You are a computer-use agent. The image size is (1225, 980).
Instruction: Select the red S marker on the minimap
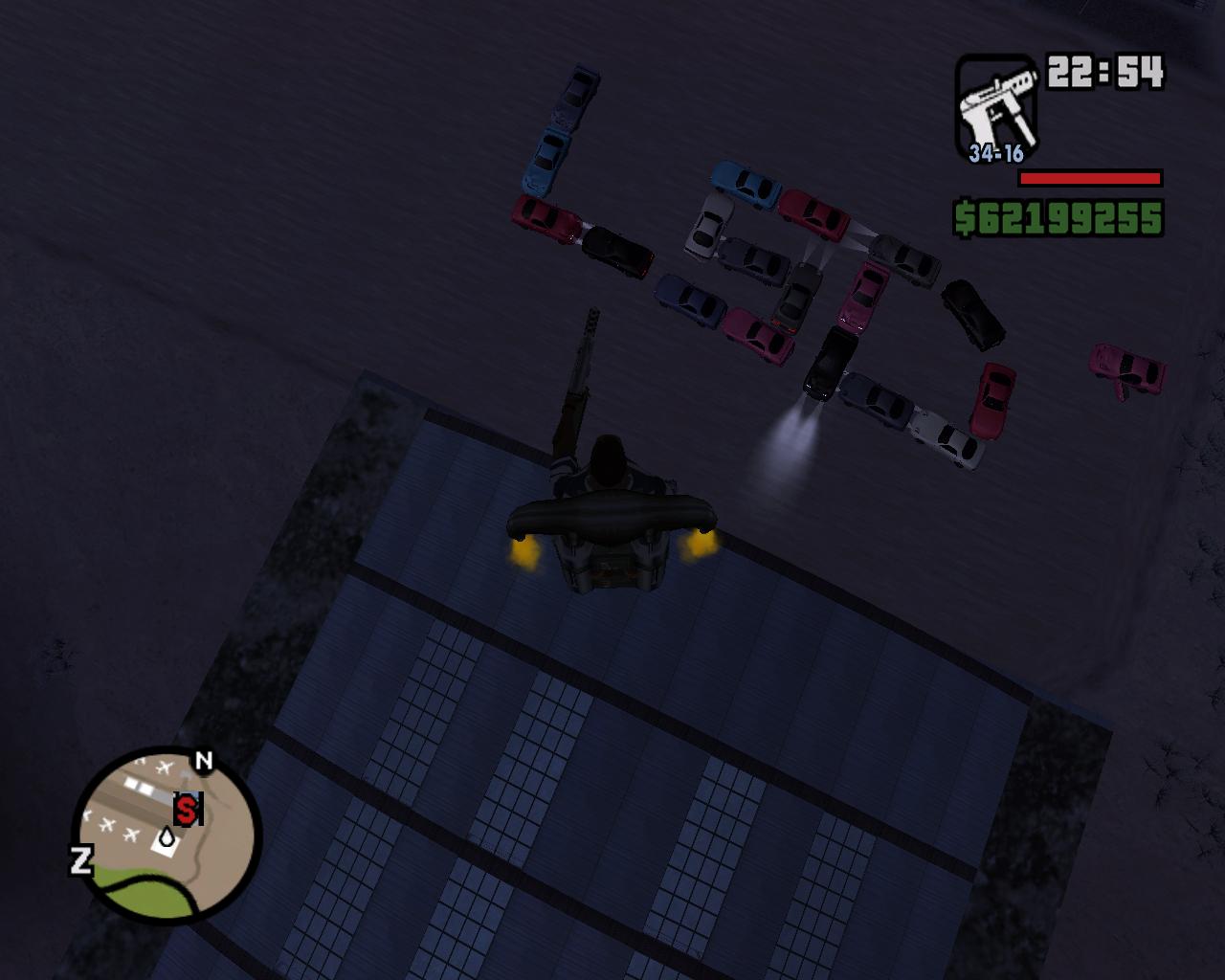(x=188, y=810)
